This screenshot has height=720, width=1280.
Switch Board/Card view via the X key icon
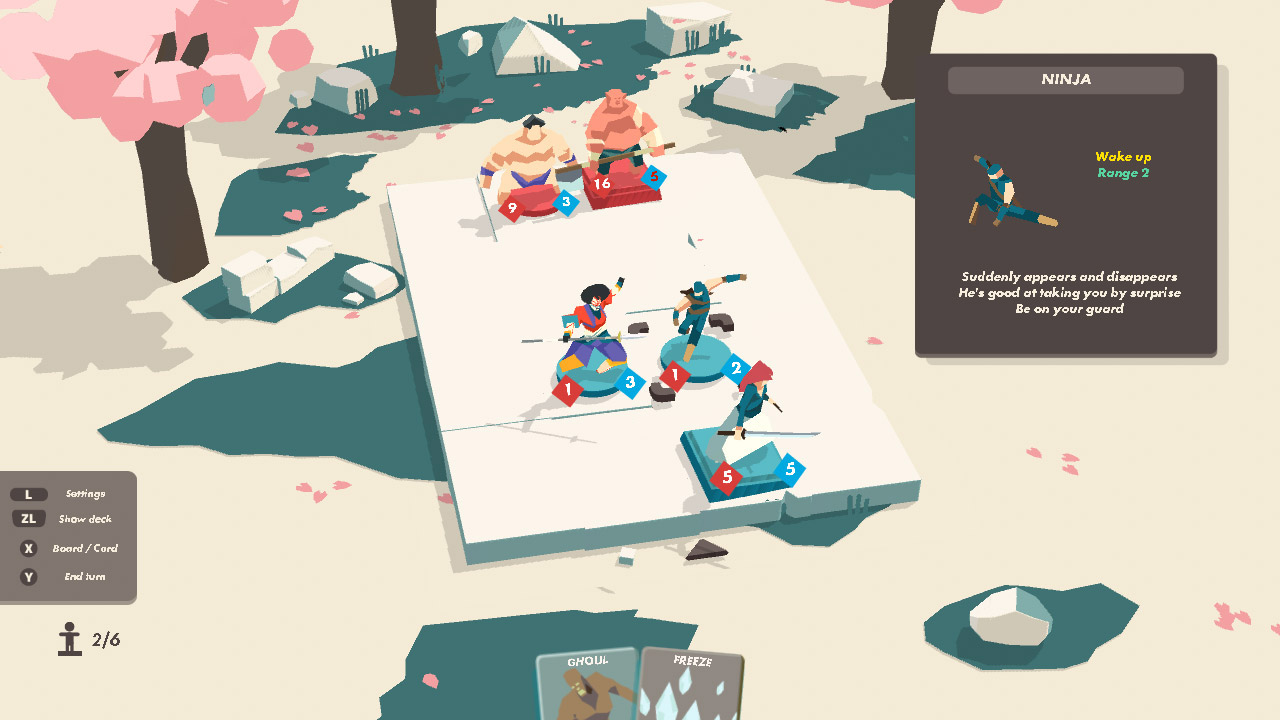coord(30,548)
